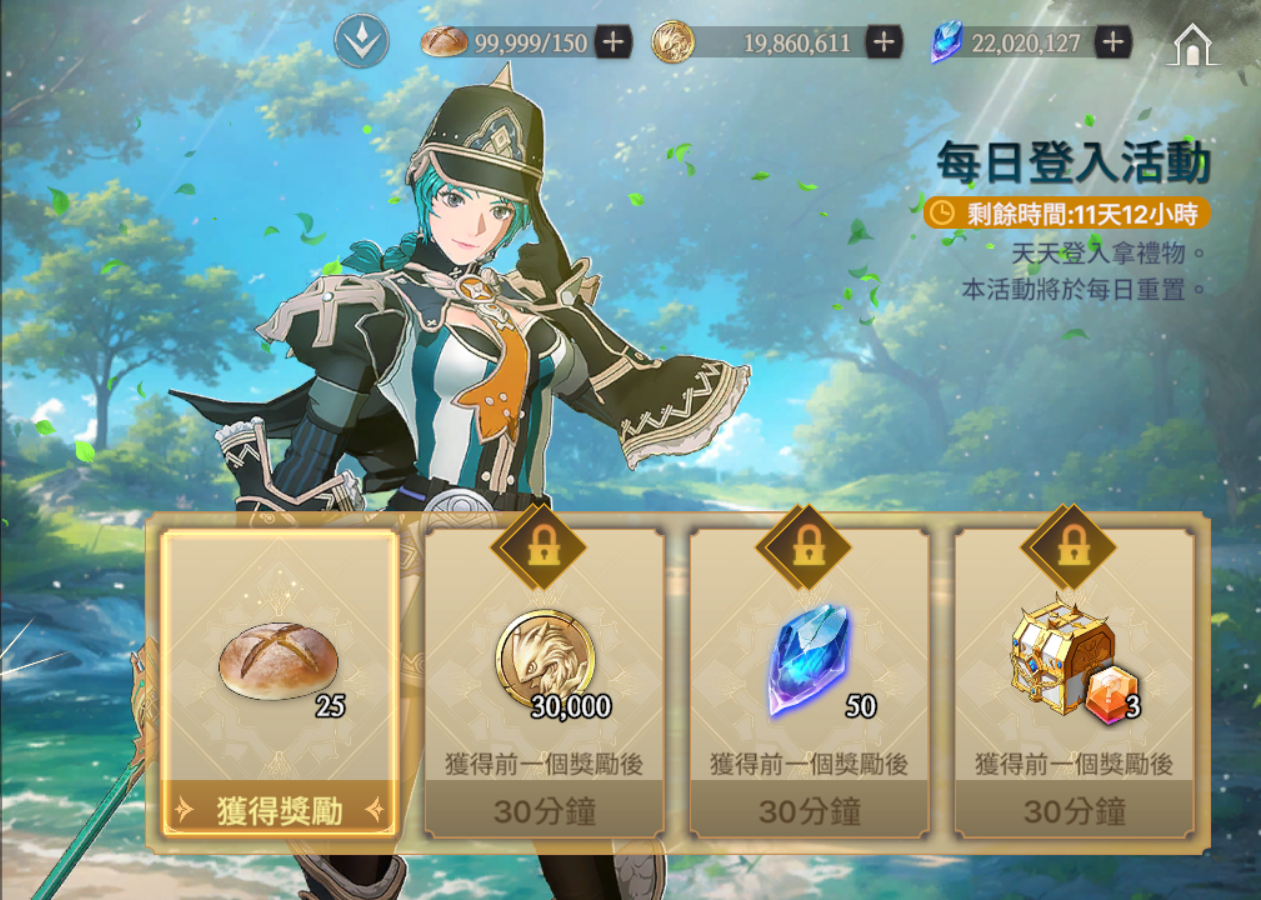Screen dimensions: 1261x900
Task: Add more gold coins with plus button
Action: 883,42
